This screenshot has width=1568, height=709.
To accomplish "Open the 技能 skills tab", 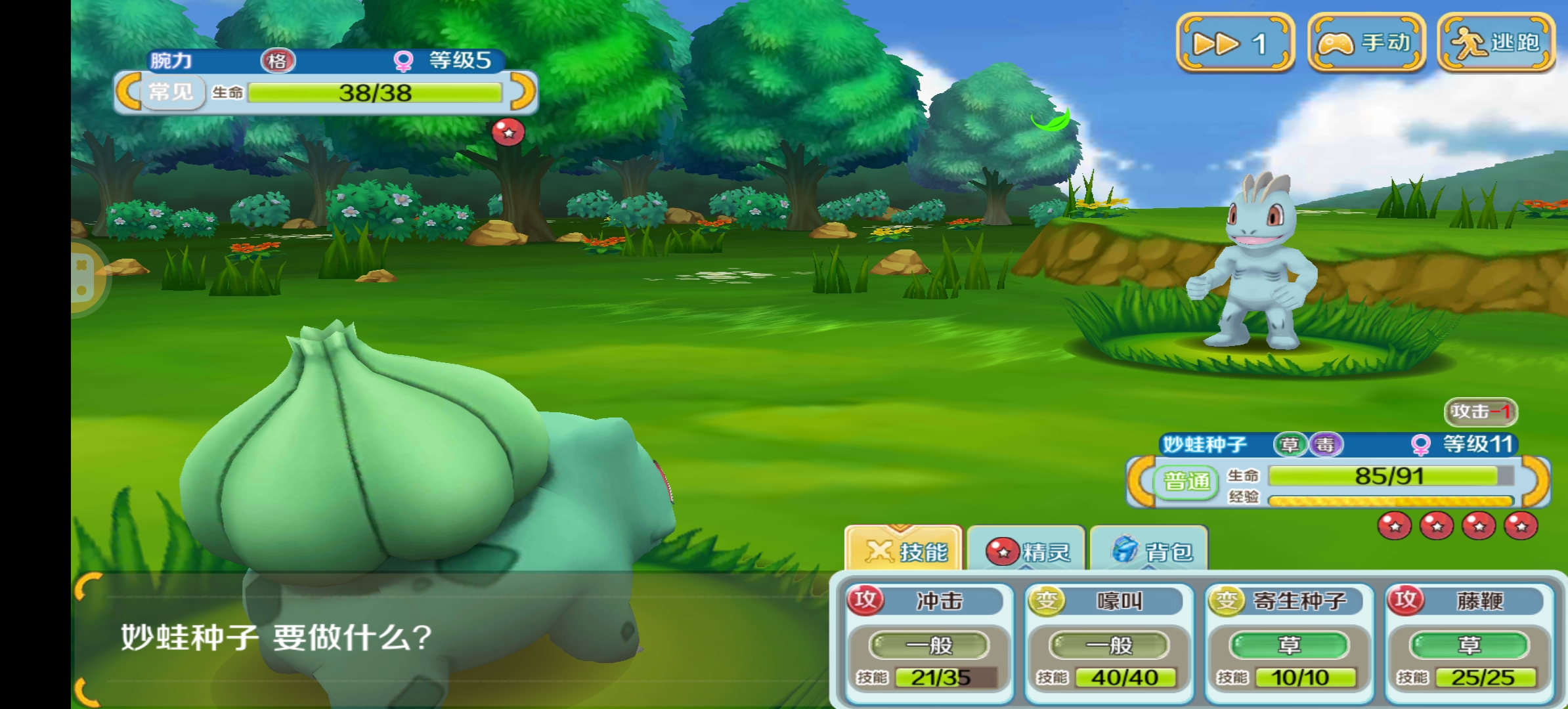I will 905,550.
